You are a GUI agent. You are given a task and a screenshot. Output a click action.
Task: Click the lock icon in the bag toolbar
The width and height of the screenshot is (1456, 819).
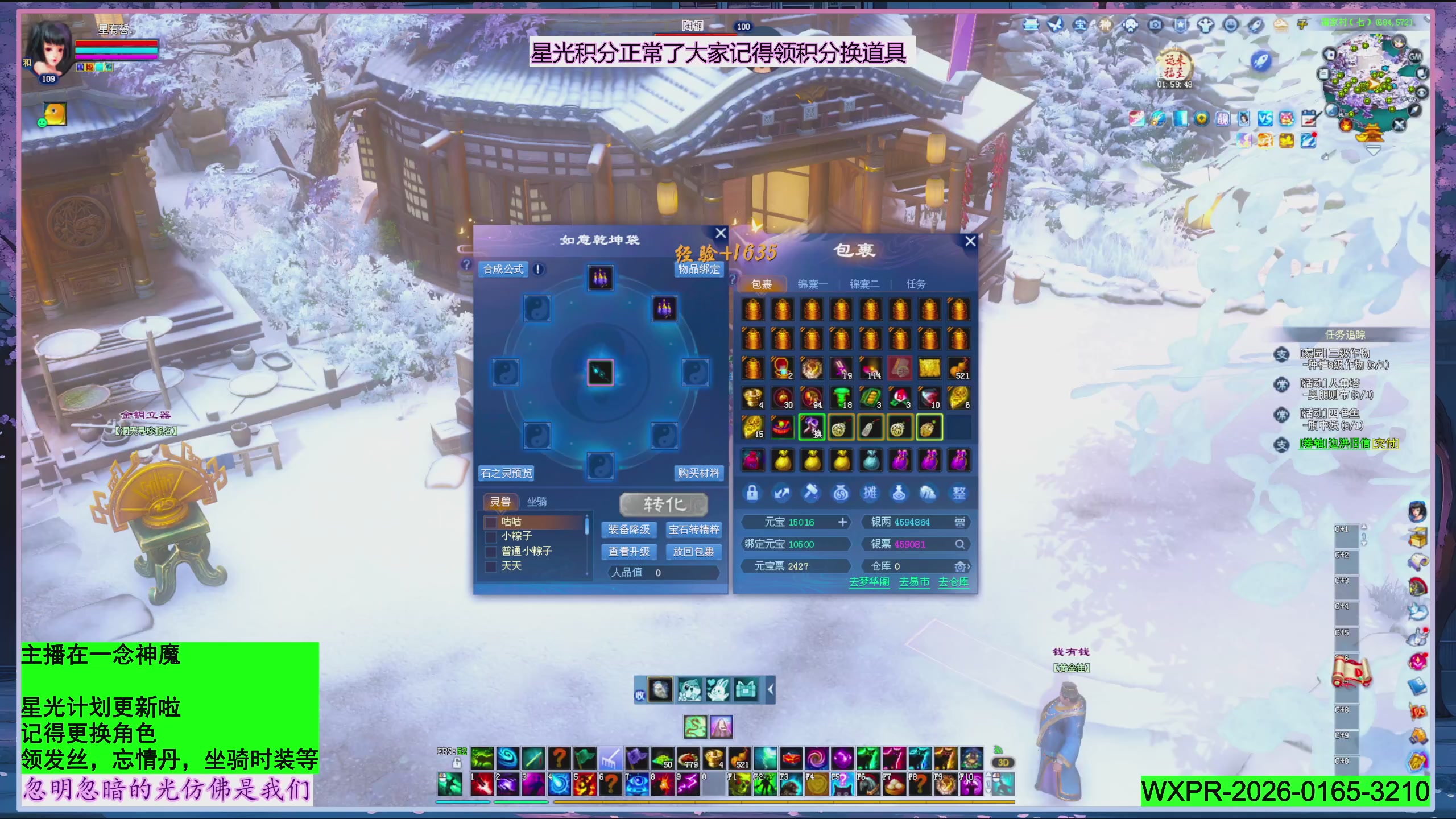pyautogui.click(x=752, y=493)
